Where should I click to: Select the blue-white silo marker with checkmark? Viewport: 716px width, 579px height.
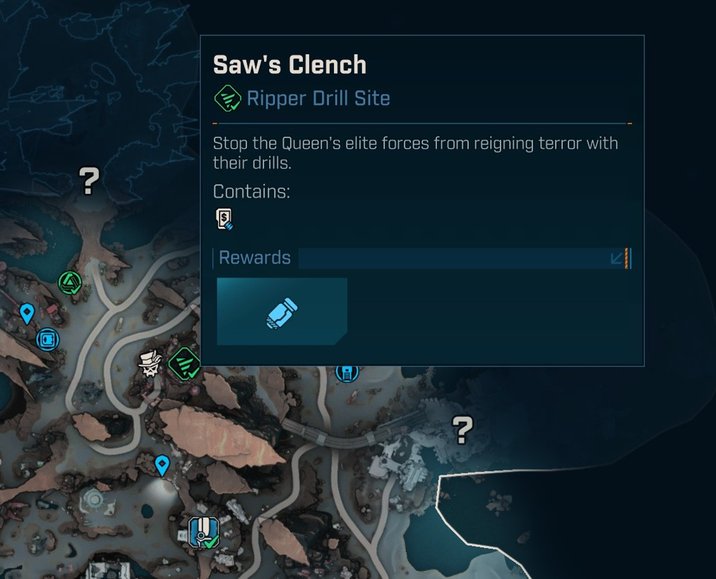point(203,530)
